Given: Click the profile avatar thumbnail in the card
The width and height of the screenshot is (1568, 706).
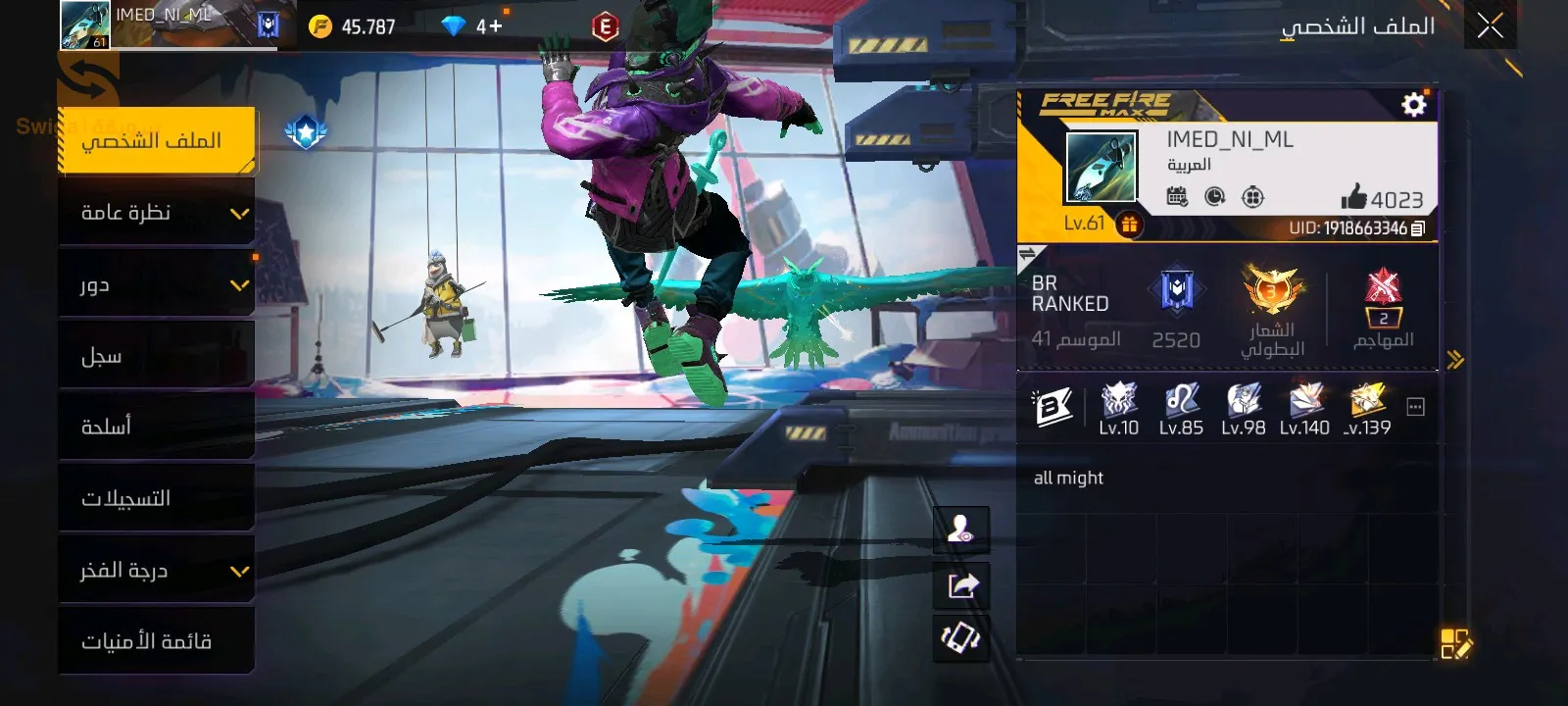Looking at the screenshot, I should pos(1101,168).
